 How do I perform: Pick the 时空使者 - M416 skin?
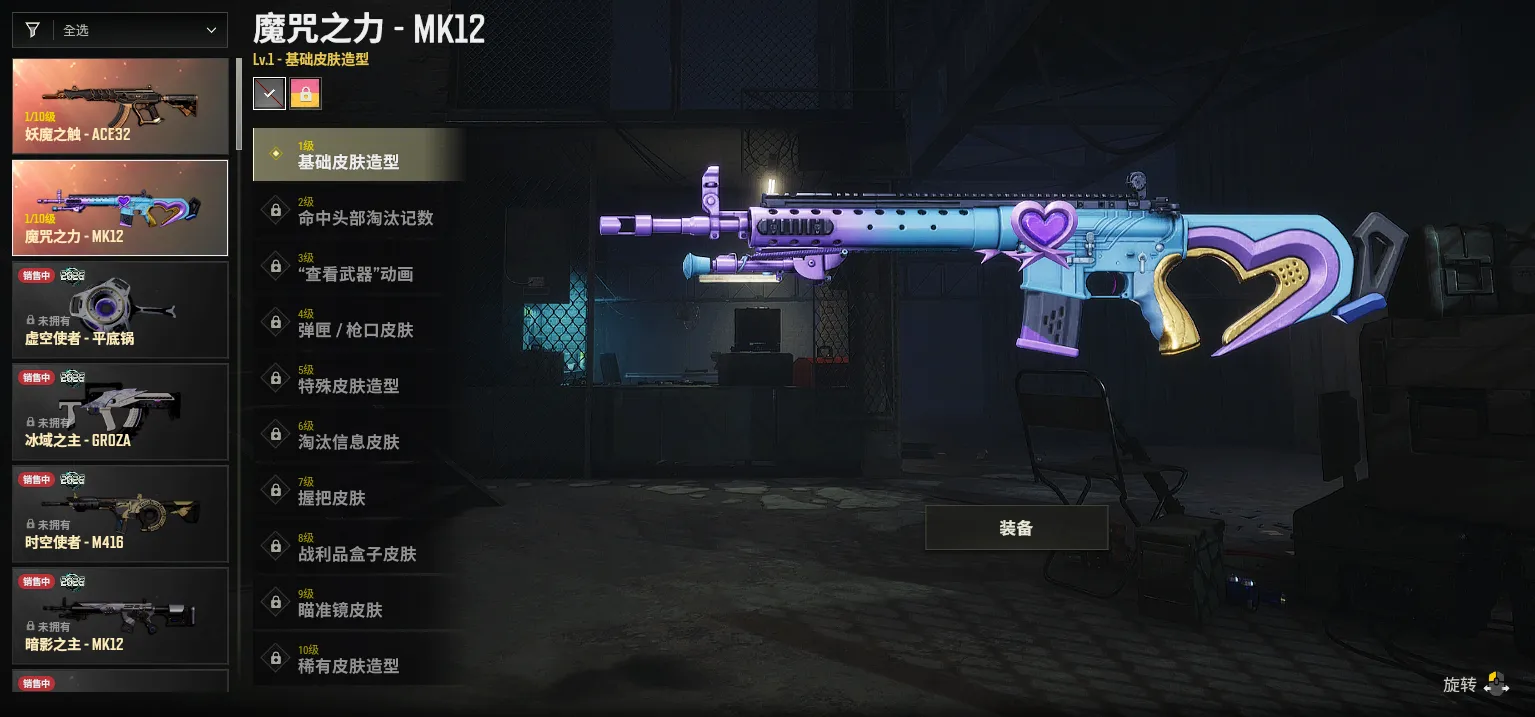(120, 514)
